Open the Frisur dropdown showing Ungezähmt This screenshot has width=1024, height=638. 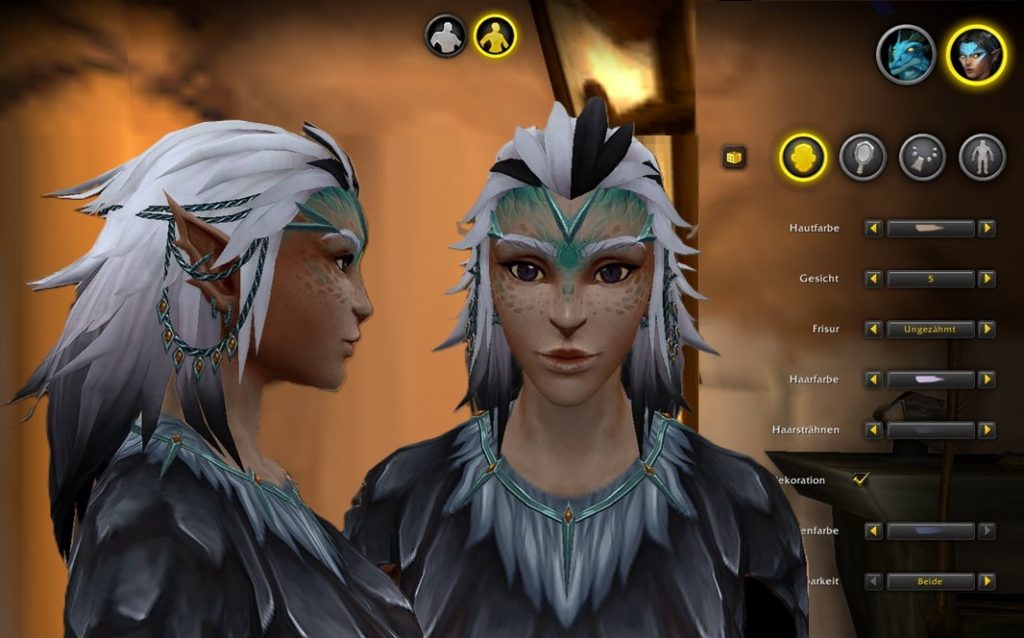(930, 329)
